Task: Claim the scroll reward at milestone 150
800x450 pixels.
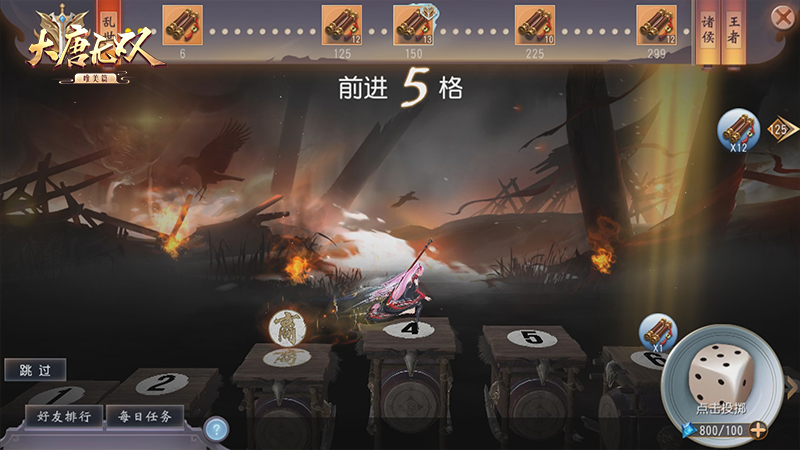Action: (413, 25)
